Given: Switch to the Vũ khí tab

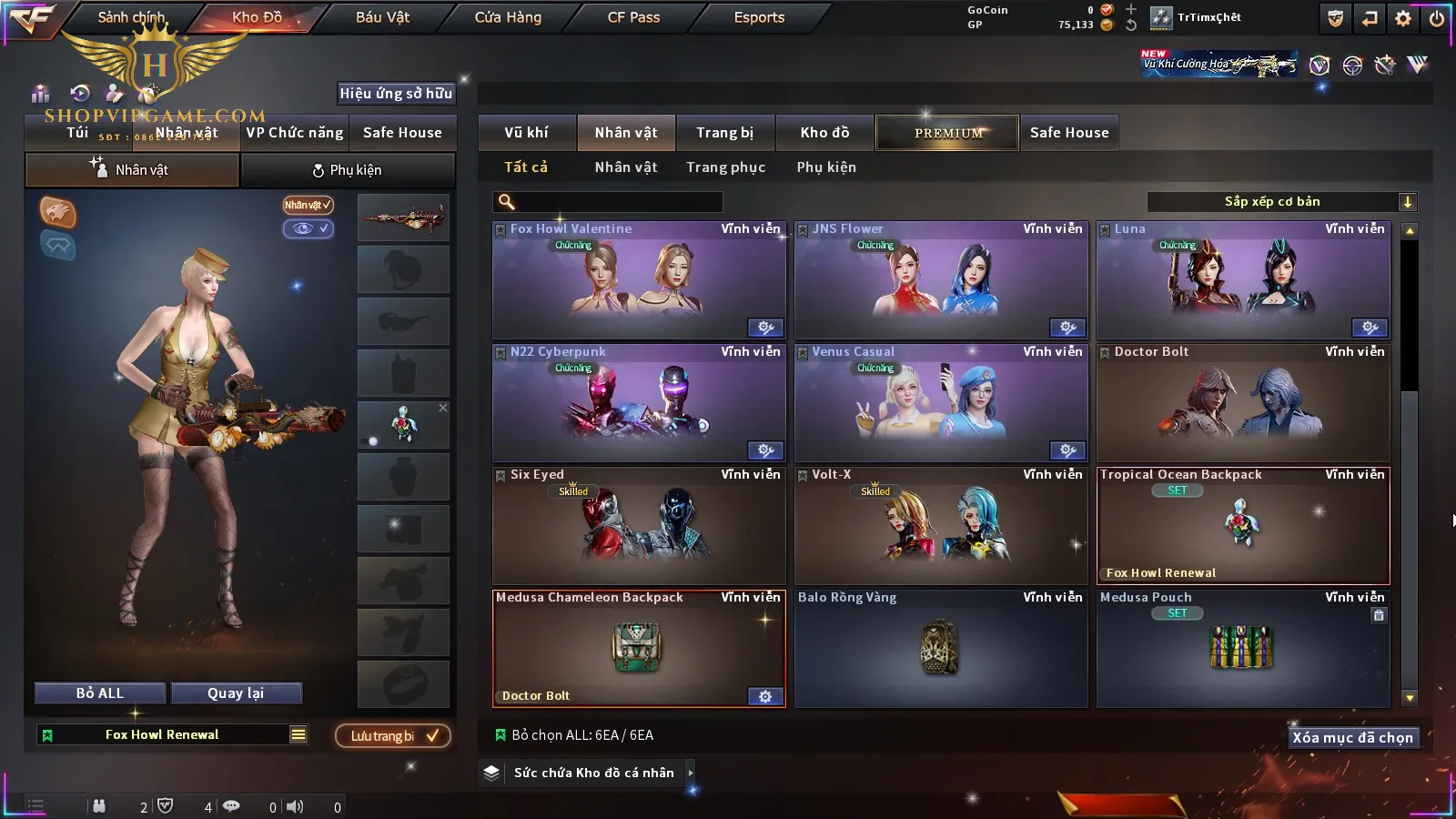Looking at the screenshot, I should coord(526,133).
